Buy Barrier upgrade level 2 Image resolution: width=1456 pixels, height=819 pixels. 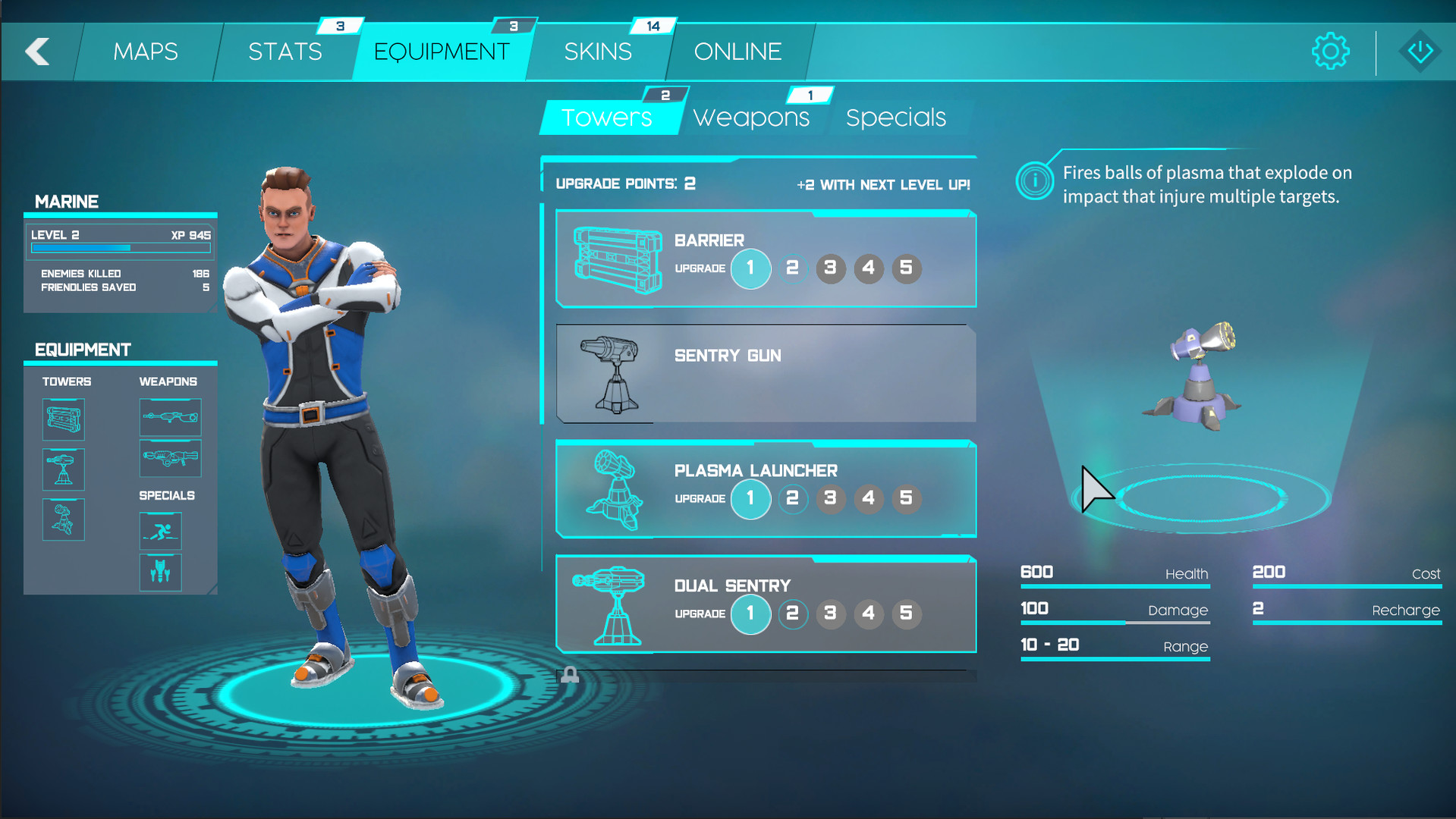[x=792, y=268]
